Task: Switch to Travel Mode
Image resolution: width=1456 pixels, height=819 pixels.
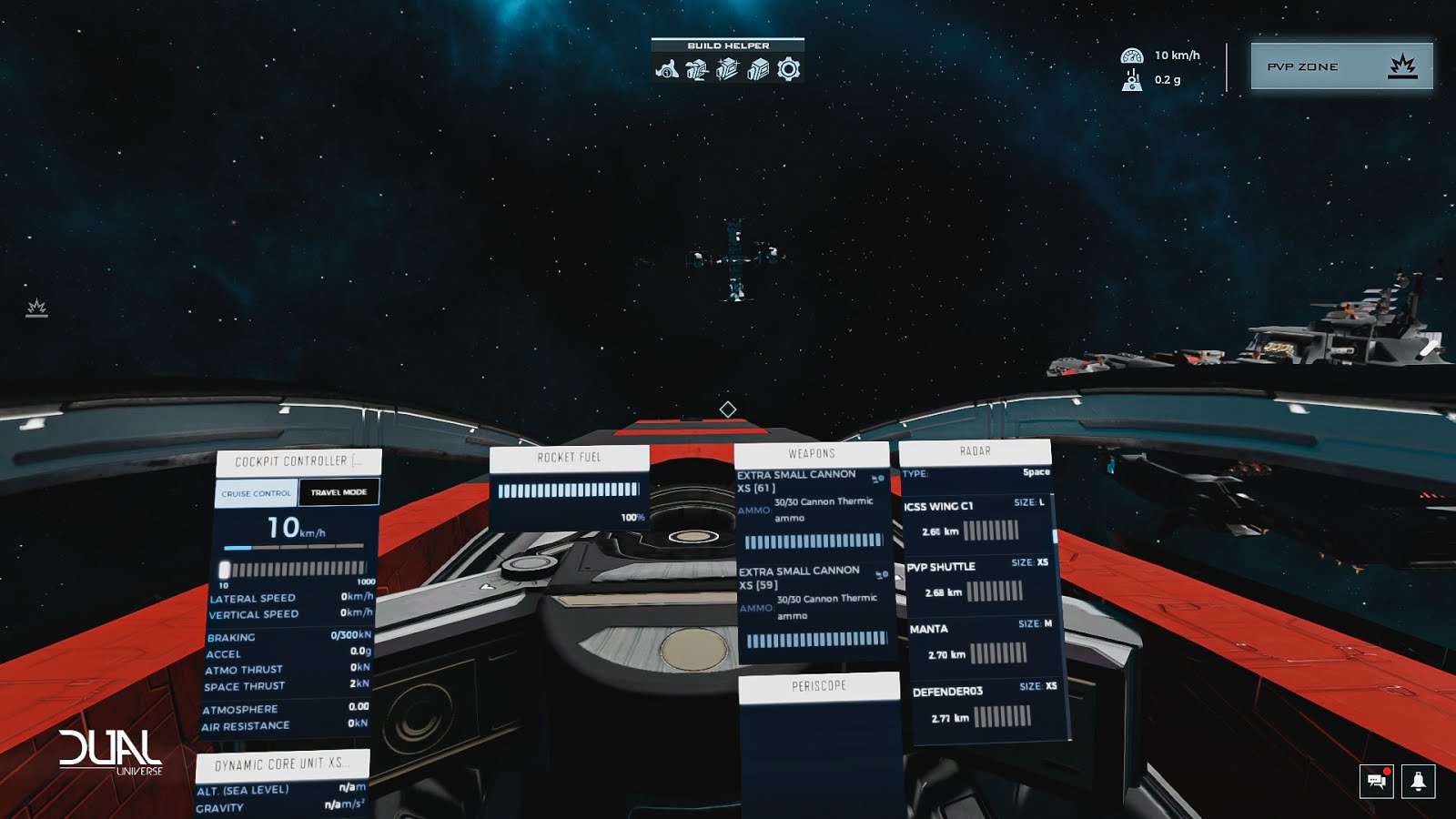Action: coord(339,490)
